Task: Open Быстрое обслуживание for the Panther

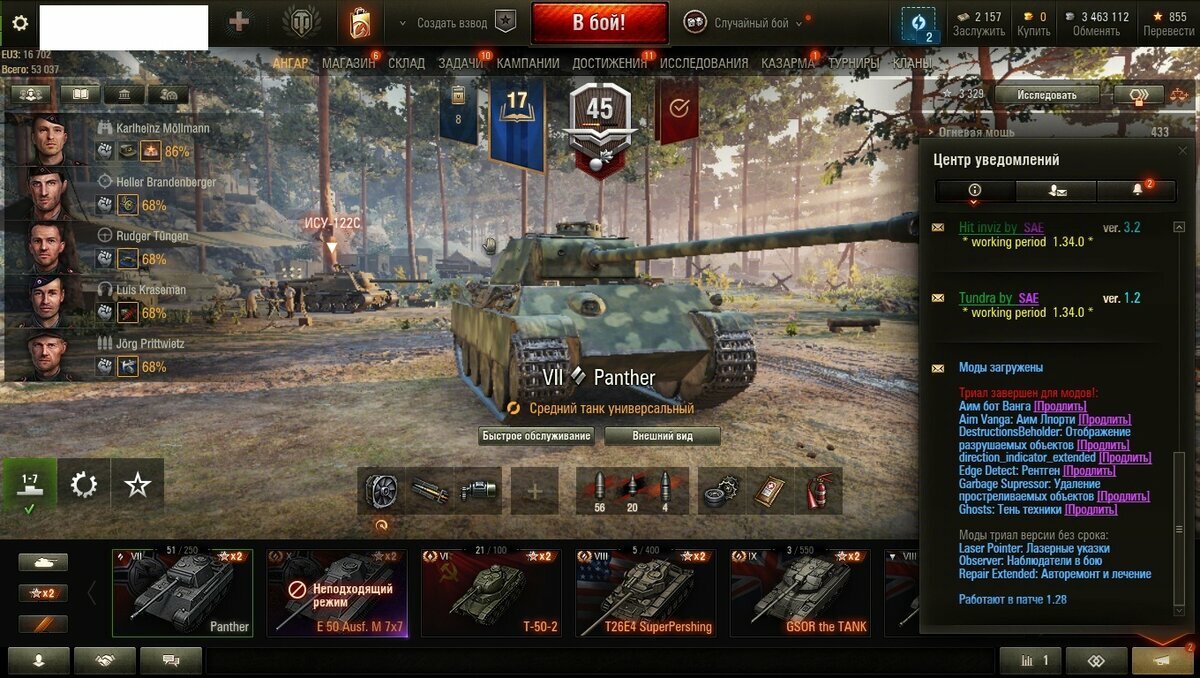Action: pos(537,436)
